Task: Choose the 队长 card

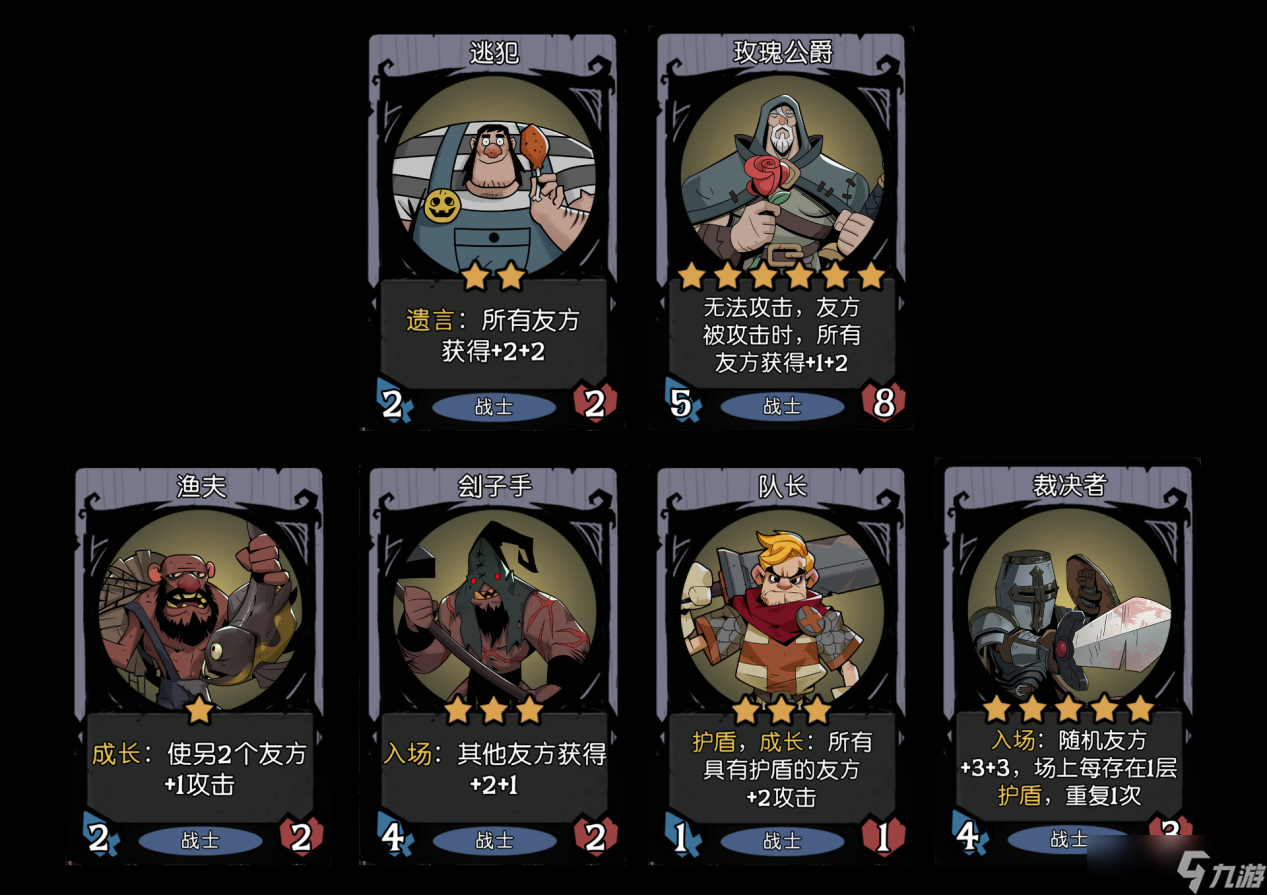Action: click(782, 665)
